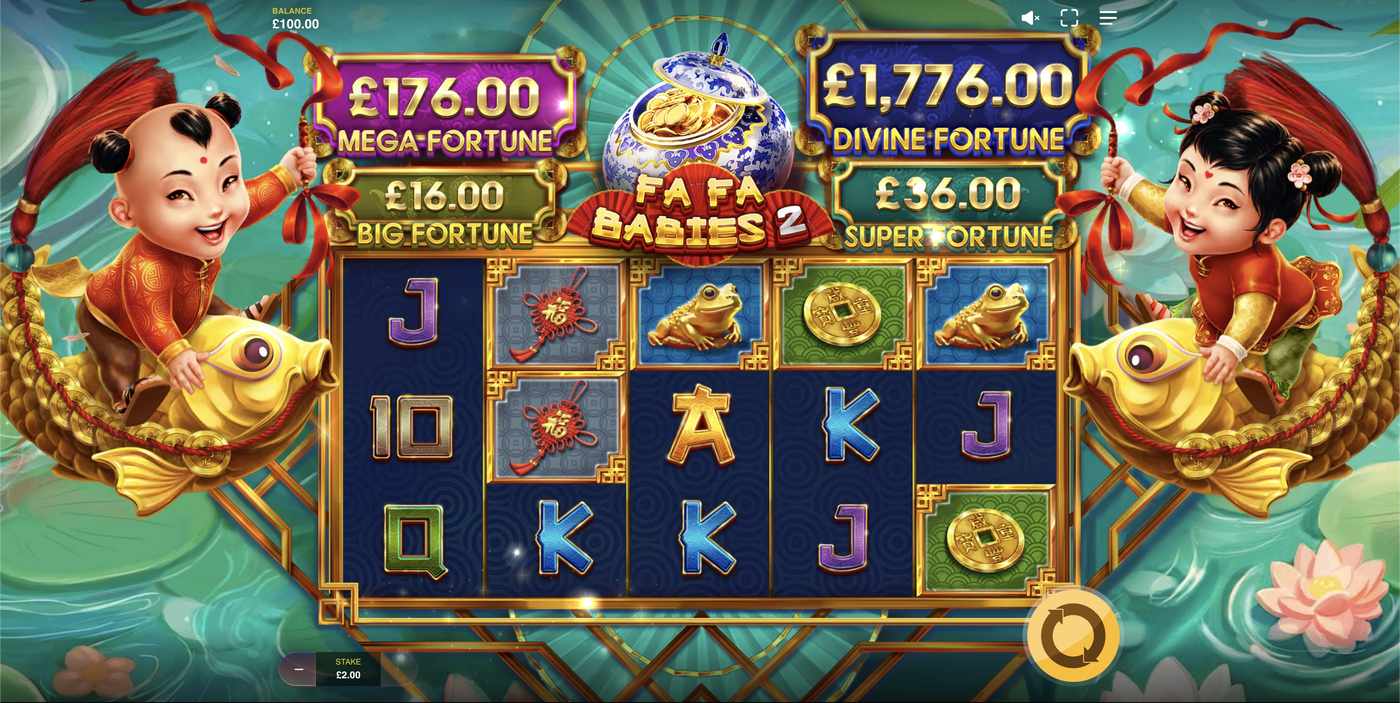The image size is (1400, 703).
Task: Toggle the sound mute icon
Action: [1030, 18]
